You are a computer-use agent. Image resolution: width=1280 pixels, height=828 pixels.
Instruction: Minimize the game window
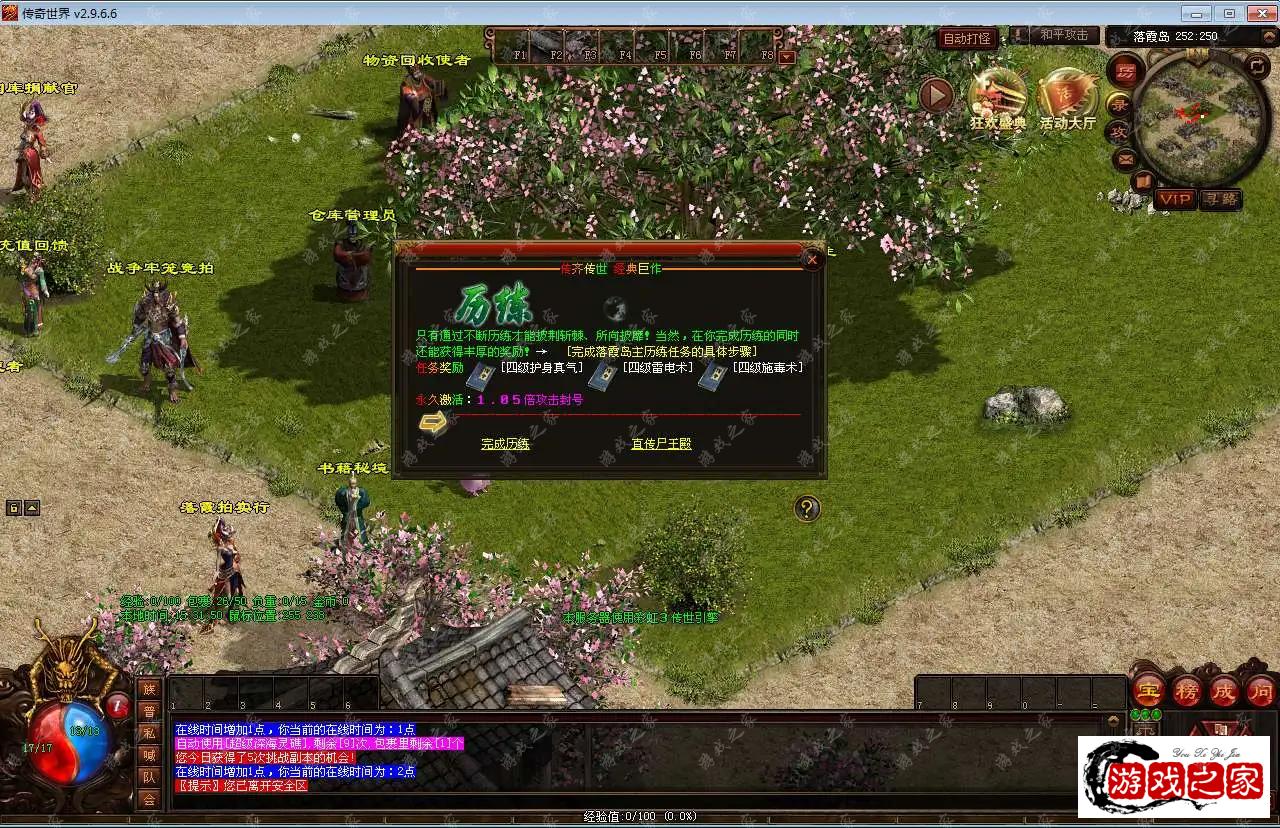(x=1196, y=13)
